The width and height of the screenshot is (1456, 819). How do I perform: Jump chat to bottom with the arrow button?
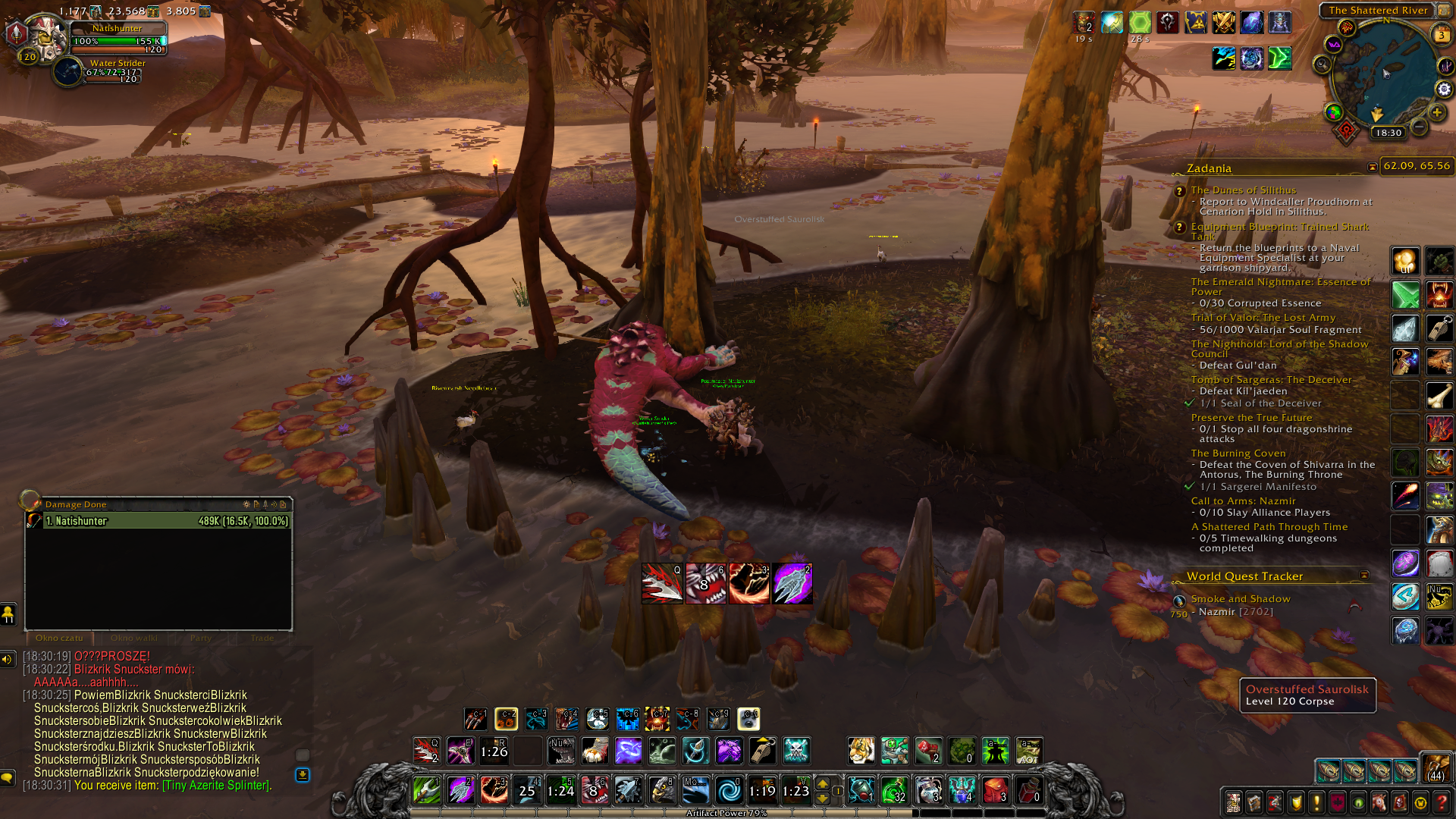[x=302, y=774]
